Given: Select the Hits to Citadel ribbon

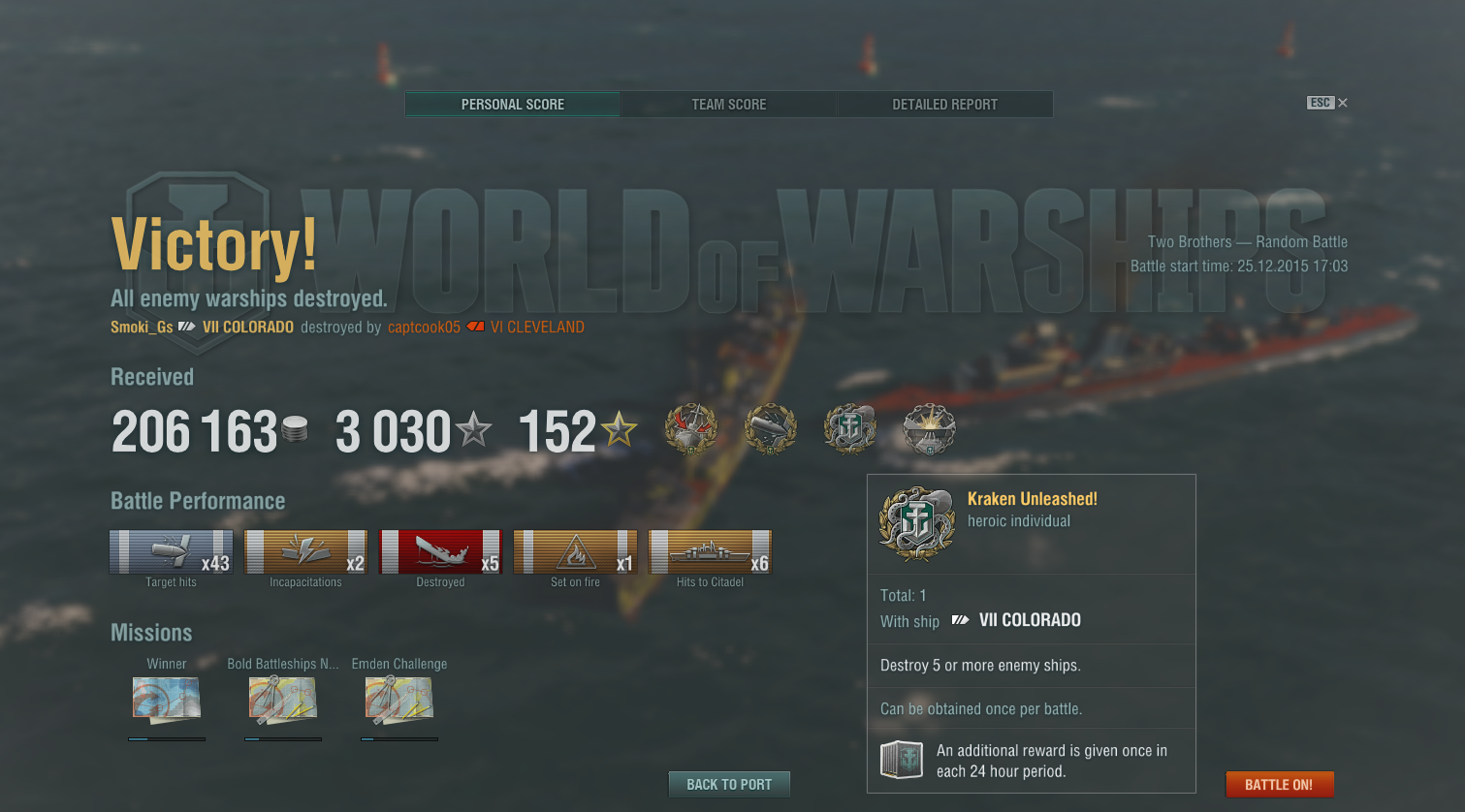Looking at the screenshot, I should click(710, 552).
